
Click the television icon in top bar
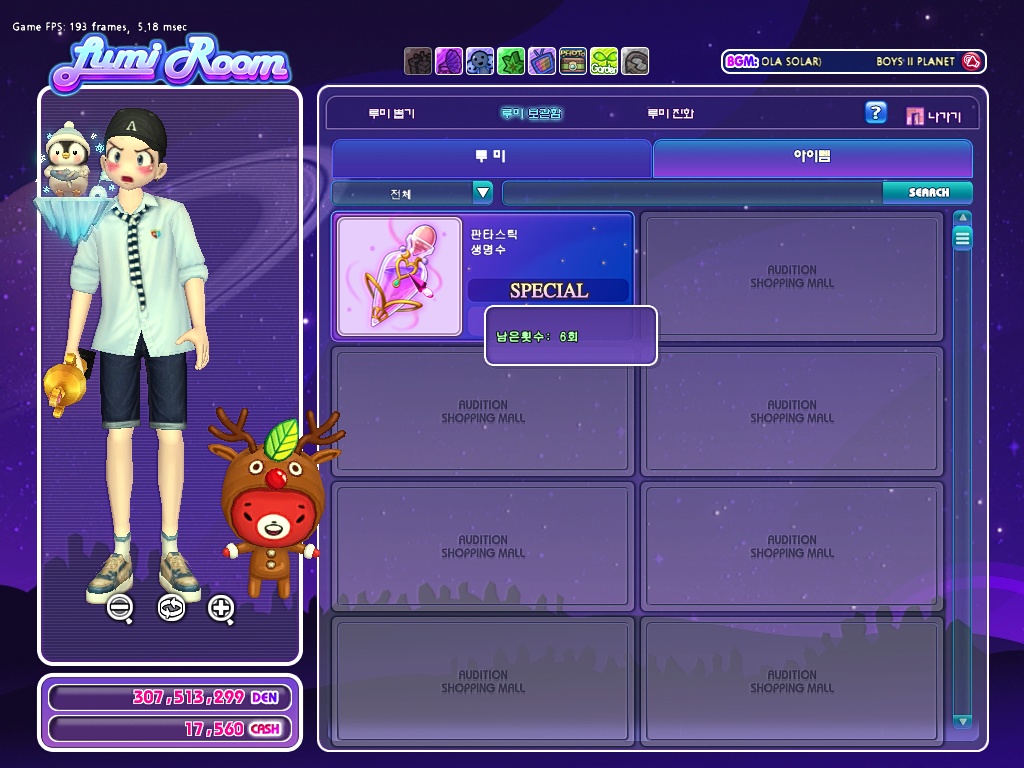pos(542,61)
